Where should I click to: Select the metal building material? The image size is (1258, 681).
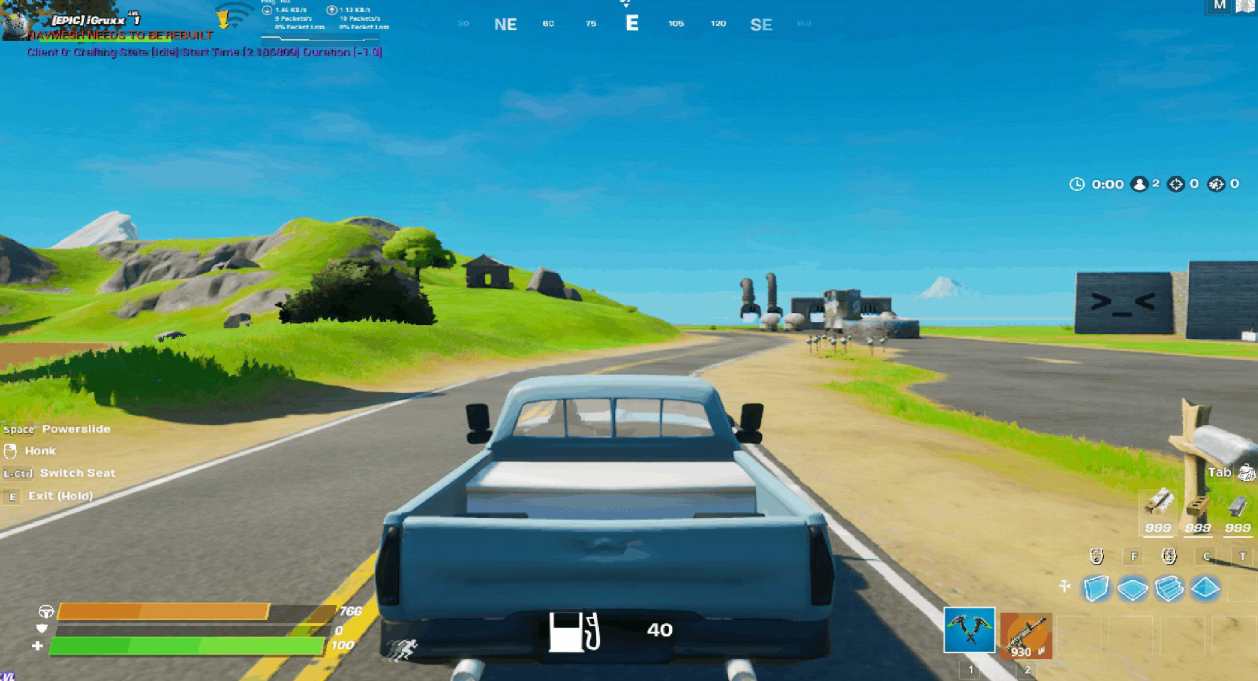click(1237, 502)
